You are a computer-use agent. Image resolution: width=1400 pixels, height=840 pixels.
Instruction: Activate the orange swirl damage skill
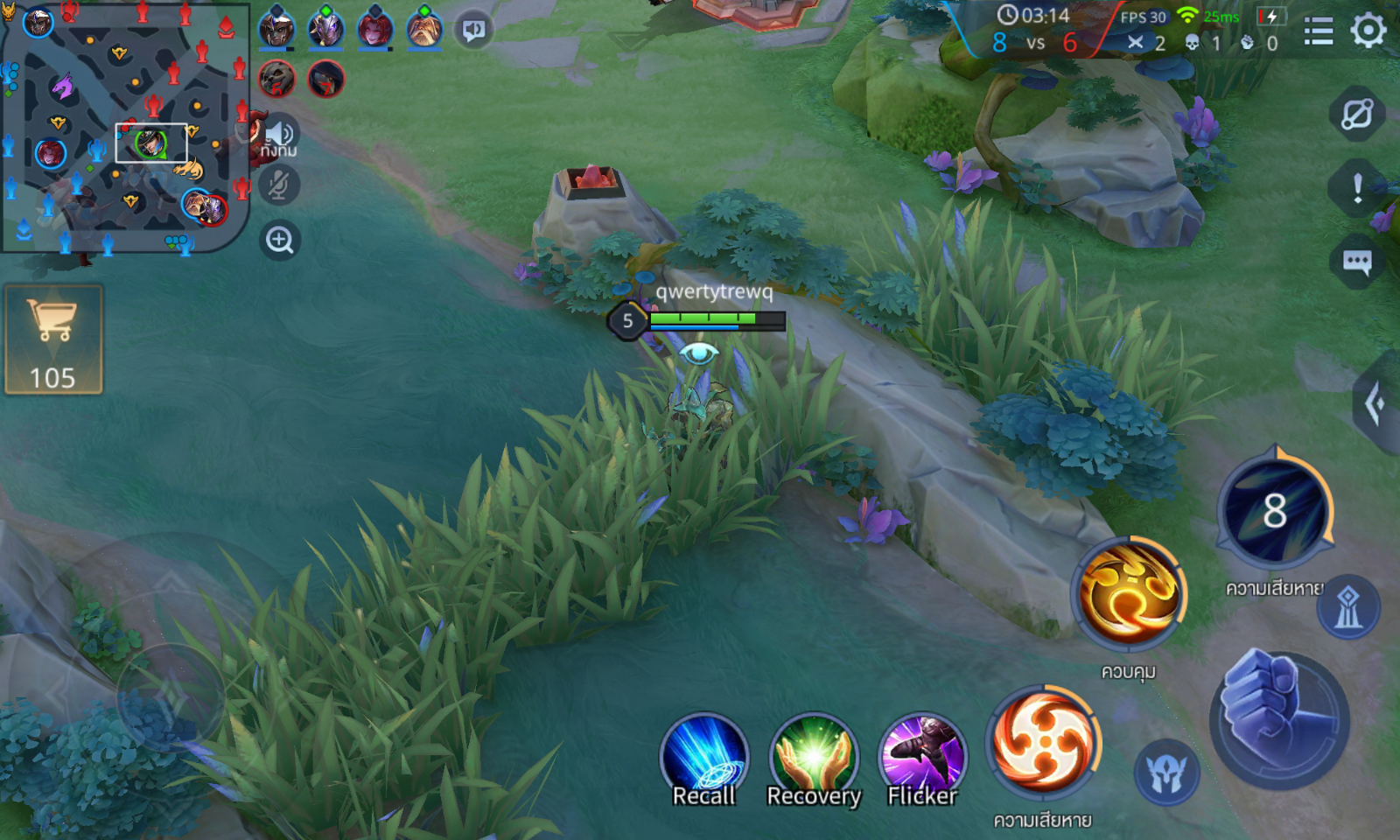1043,740
